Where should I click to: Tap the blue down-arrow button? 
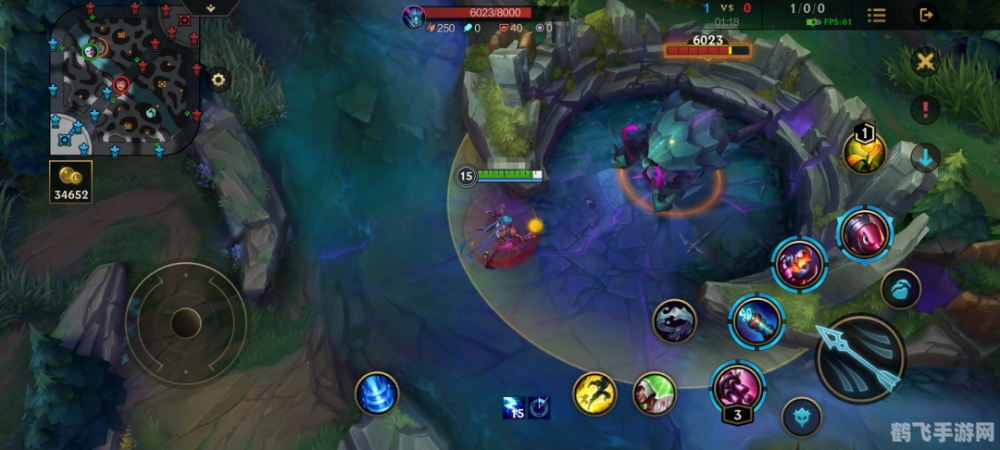926,157
